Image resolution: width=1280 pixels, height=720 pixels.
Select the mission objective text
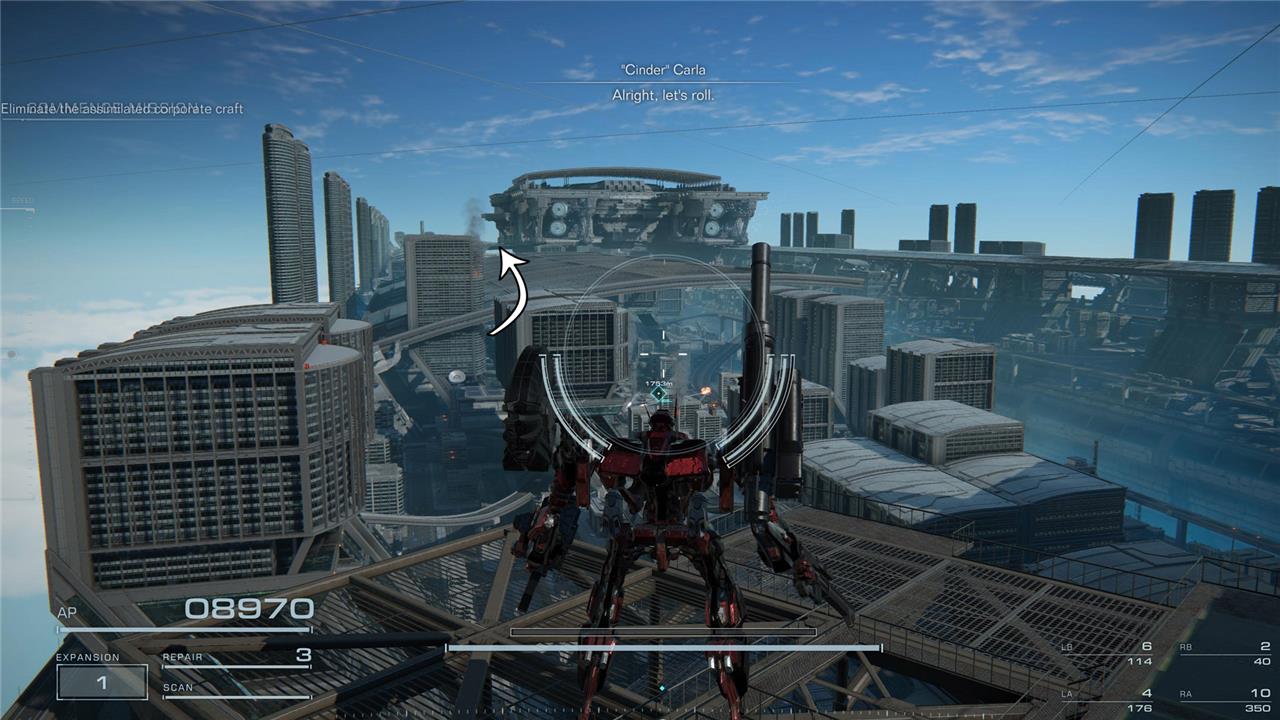point(122,109)
